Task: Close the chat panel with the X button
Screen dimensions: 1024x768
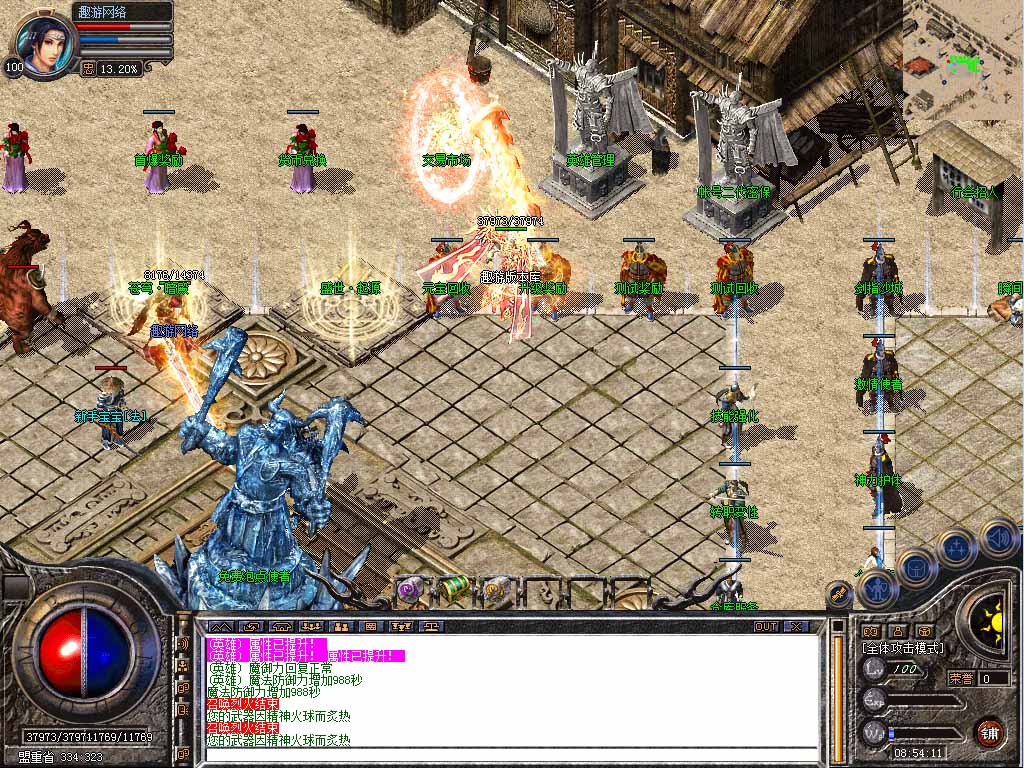Action: point(796,626)
